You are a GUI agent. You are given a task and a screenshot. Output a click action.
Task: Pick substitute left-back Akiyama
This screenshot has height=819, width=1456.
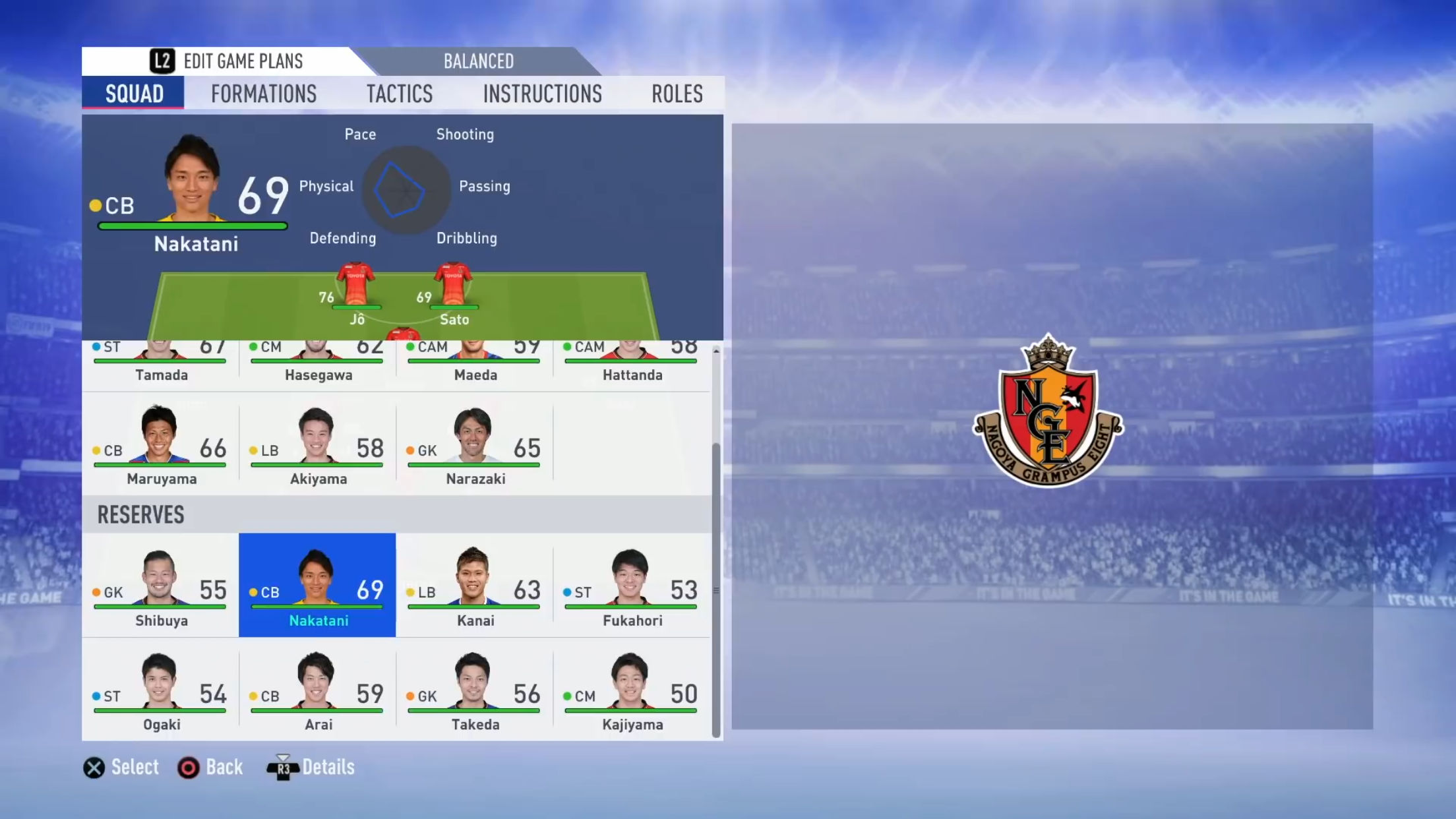coord(317,444)
